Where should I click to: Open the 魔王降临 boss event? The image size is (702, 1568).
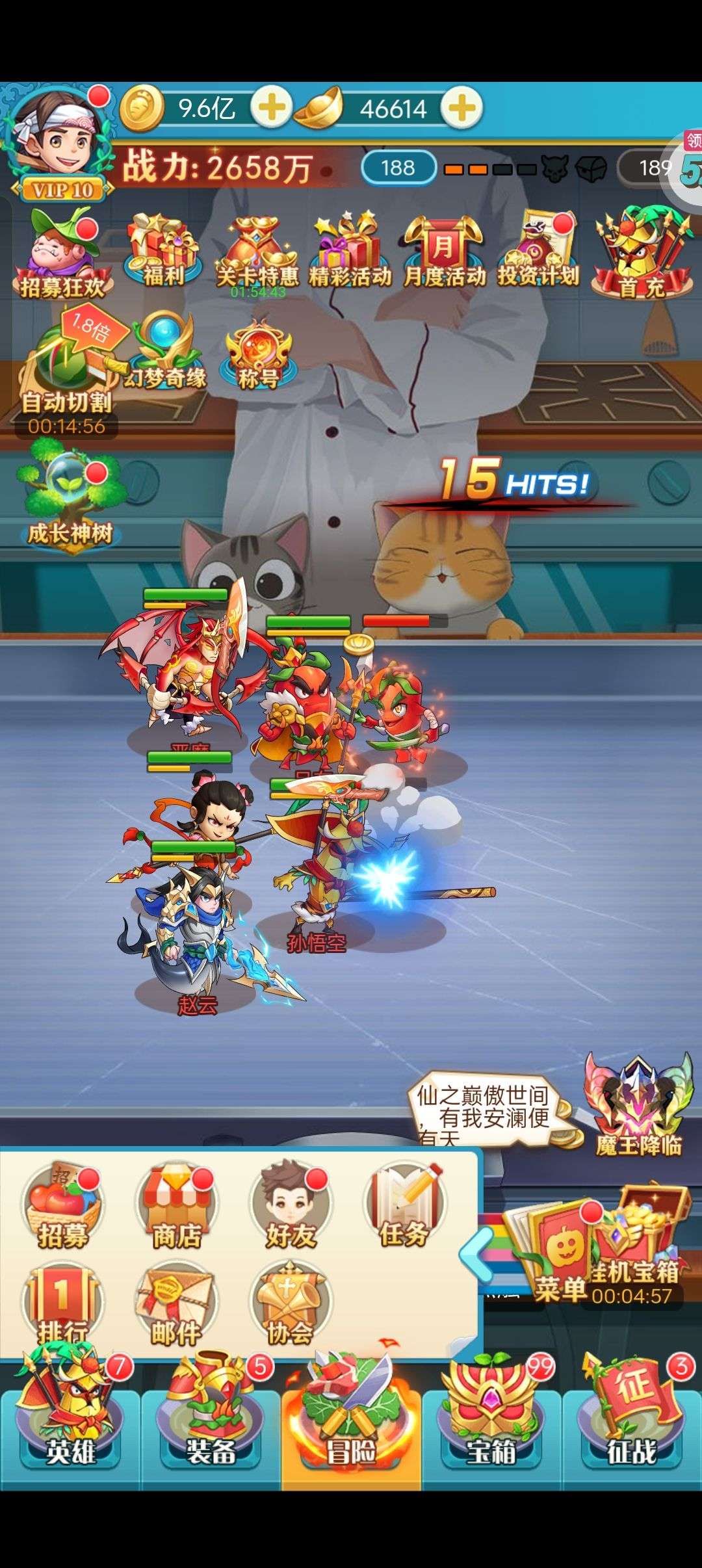point(639,1106)
